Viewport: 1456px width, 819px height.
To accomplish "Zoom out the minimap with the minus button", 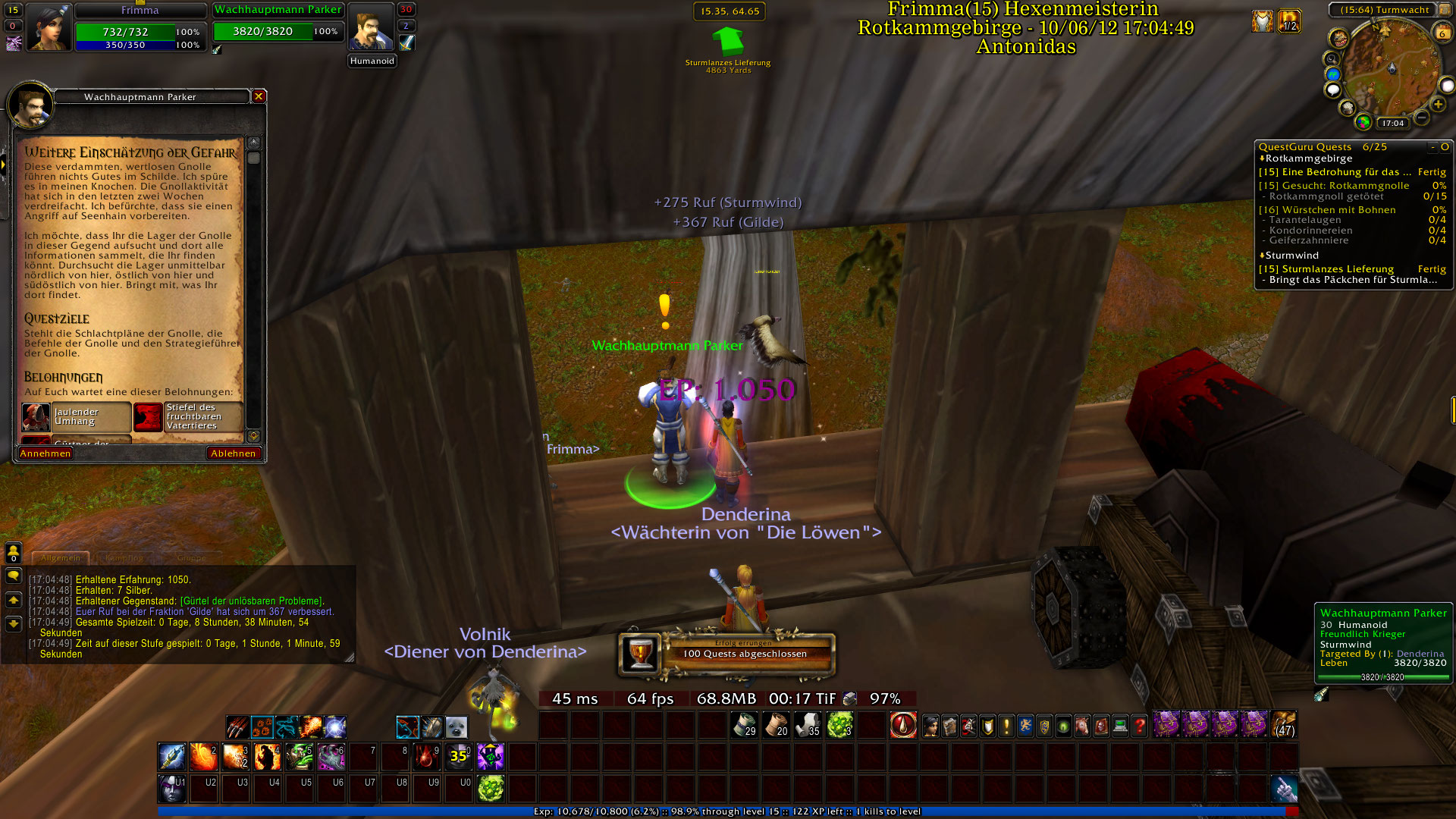I will (1421, 118).
